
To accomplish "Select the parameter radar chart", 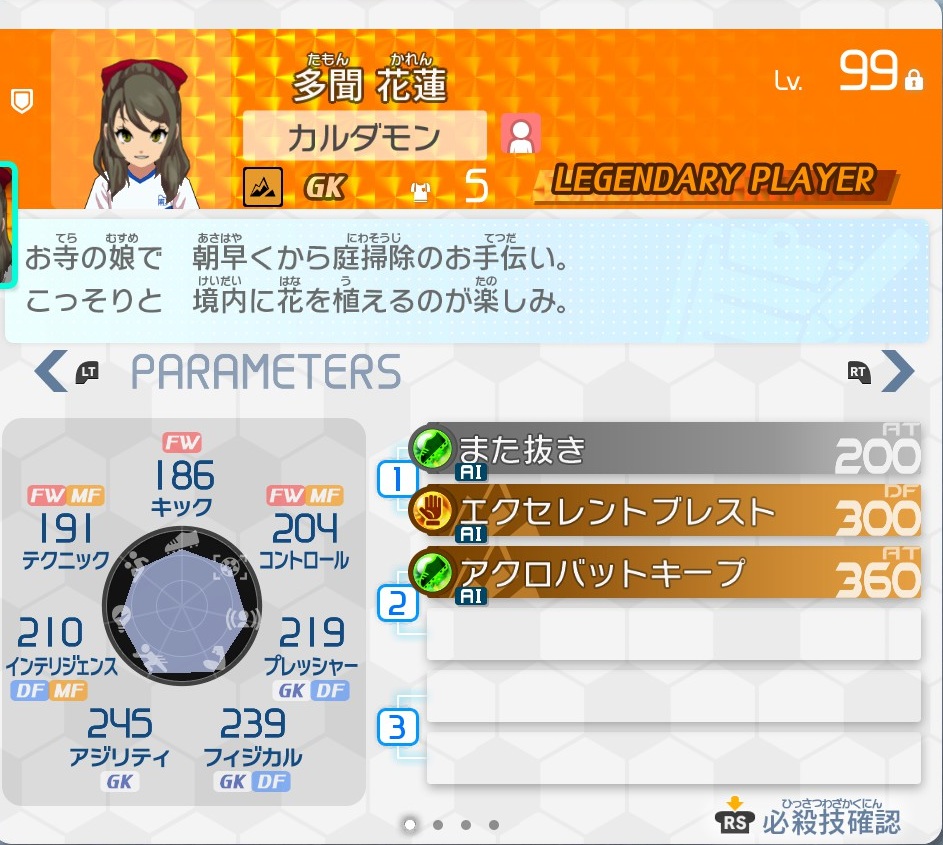I will click(181, 603).
